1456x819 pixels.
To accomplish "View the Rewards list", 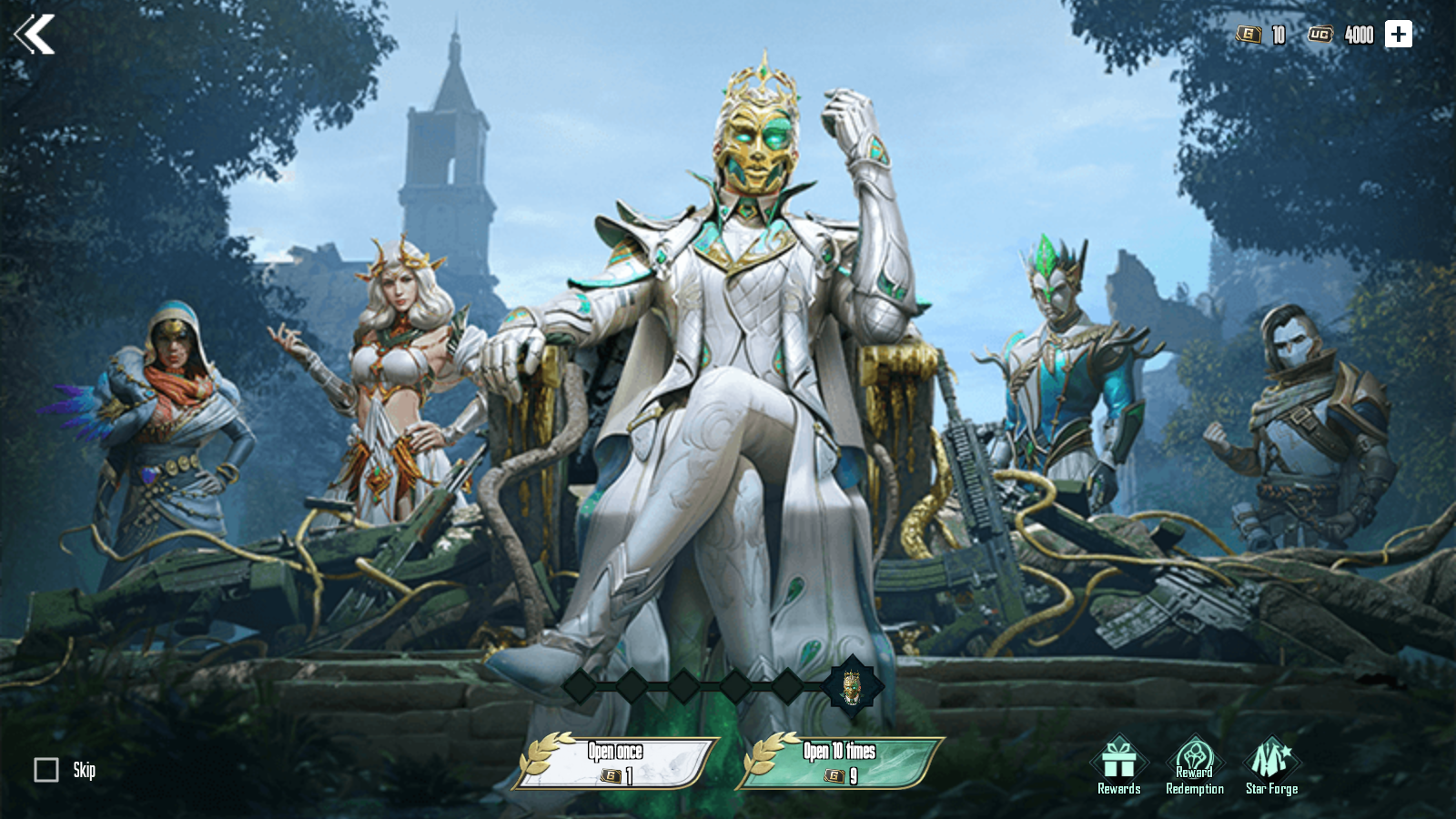I will [x=1118, y=765].
